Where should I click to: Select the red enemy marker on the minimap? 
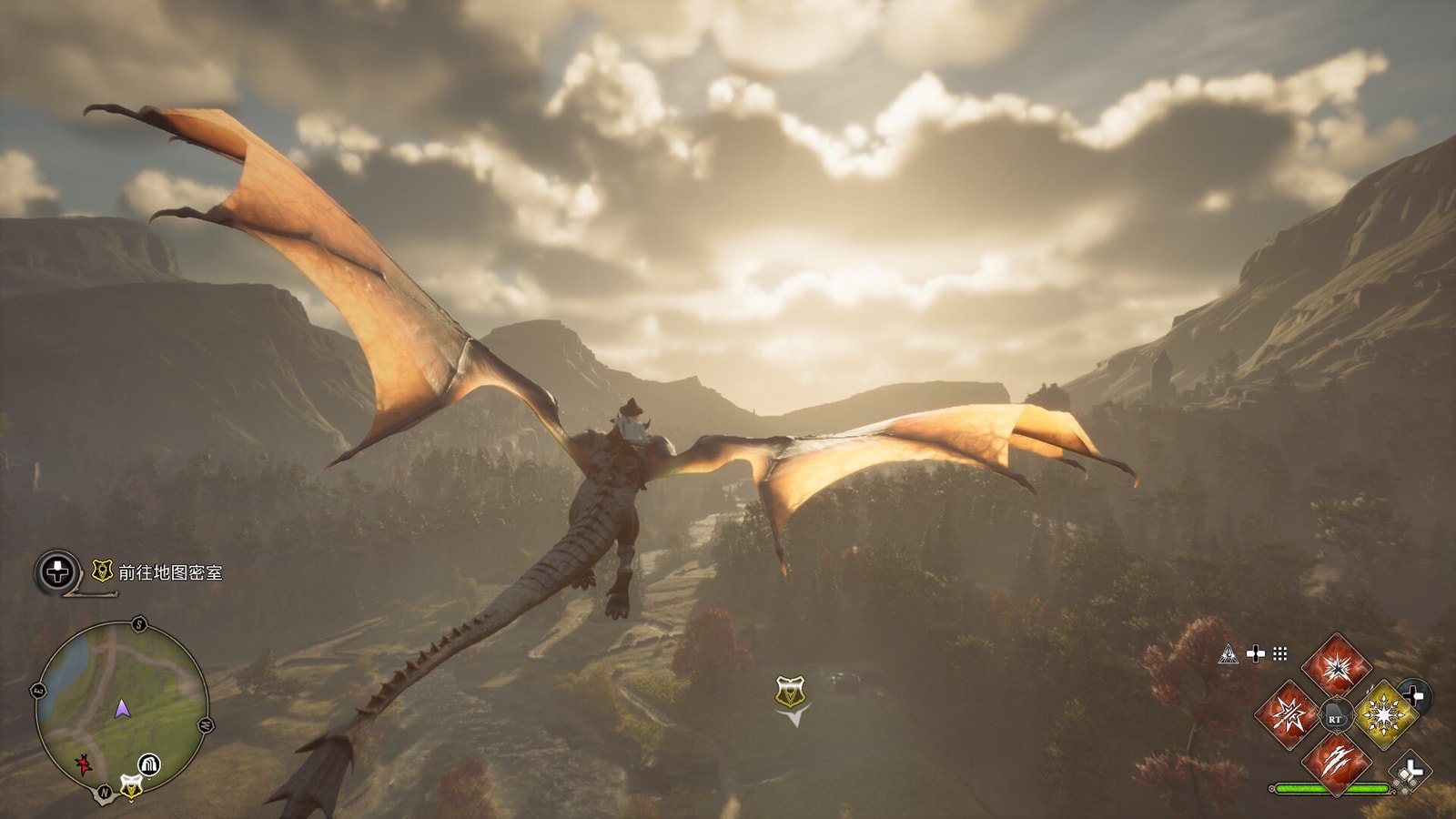[x=84, y=763]
